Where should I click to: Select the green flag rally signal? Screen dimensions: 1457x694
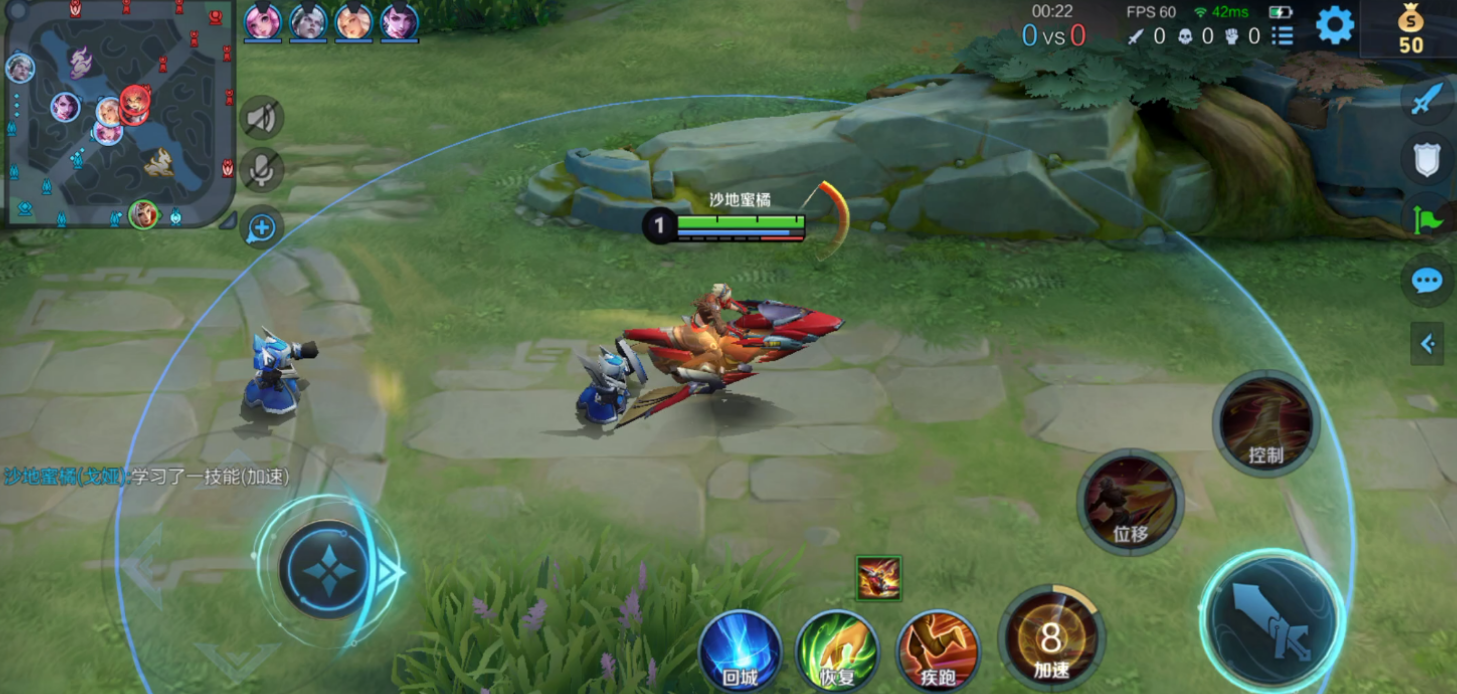tap(1427, 218)
